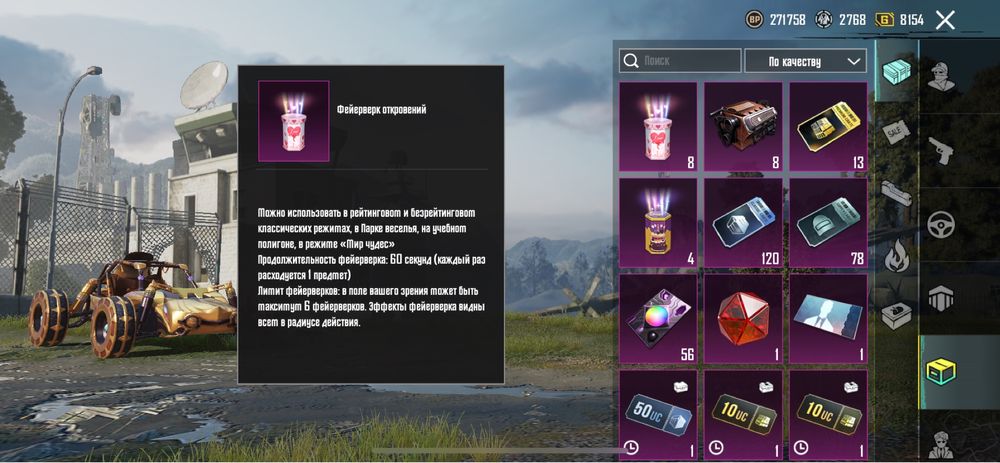This screenshot has height=463, width=1000.
Task: Choose the color palette item slot
Action: (658, 318)
